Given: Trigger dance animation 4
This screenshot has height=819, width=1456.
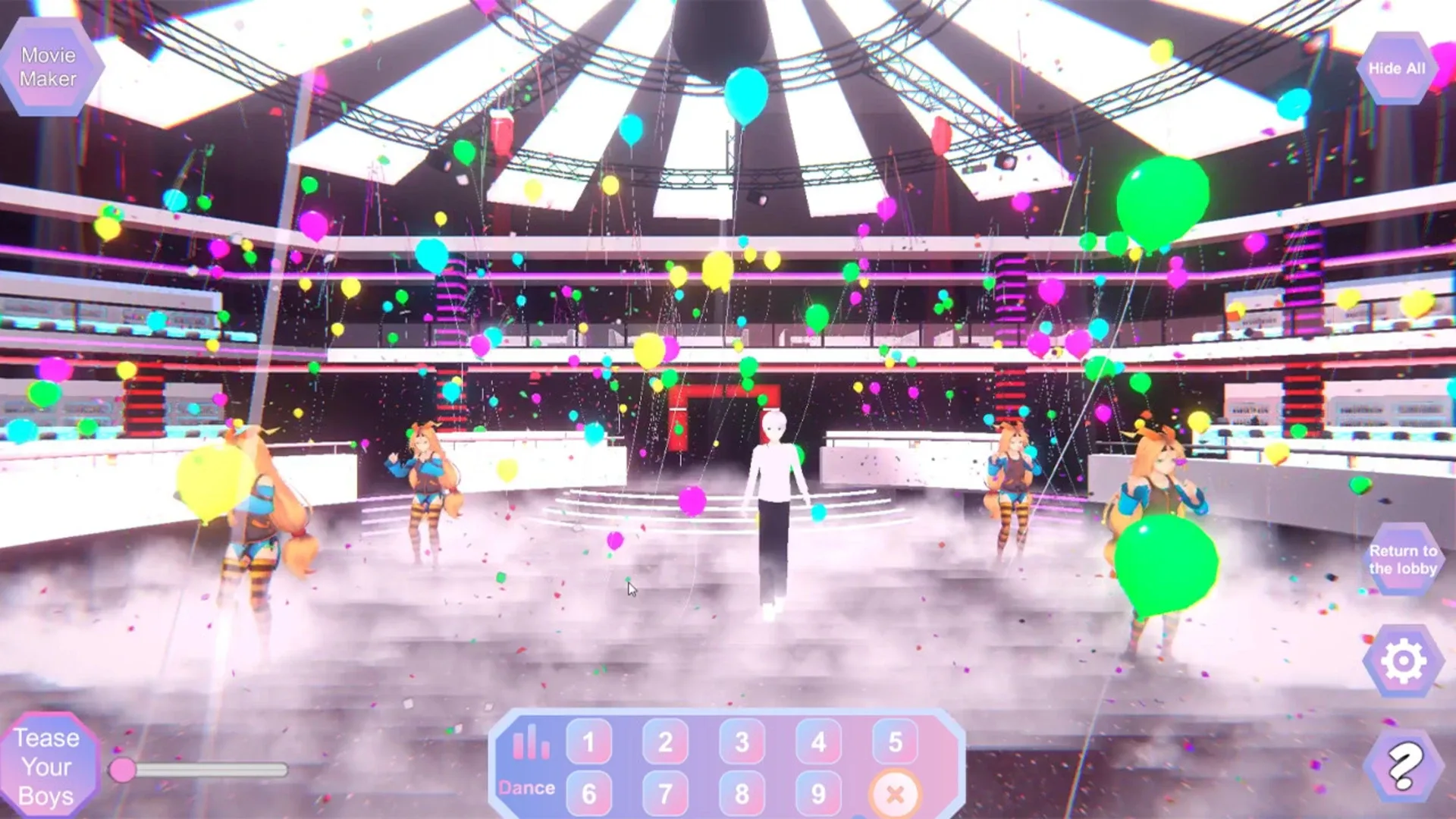Looking at the screenshot, I should (819, 742).
